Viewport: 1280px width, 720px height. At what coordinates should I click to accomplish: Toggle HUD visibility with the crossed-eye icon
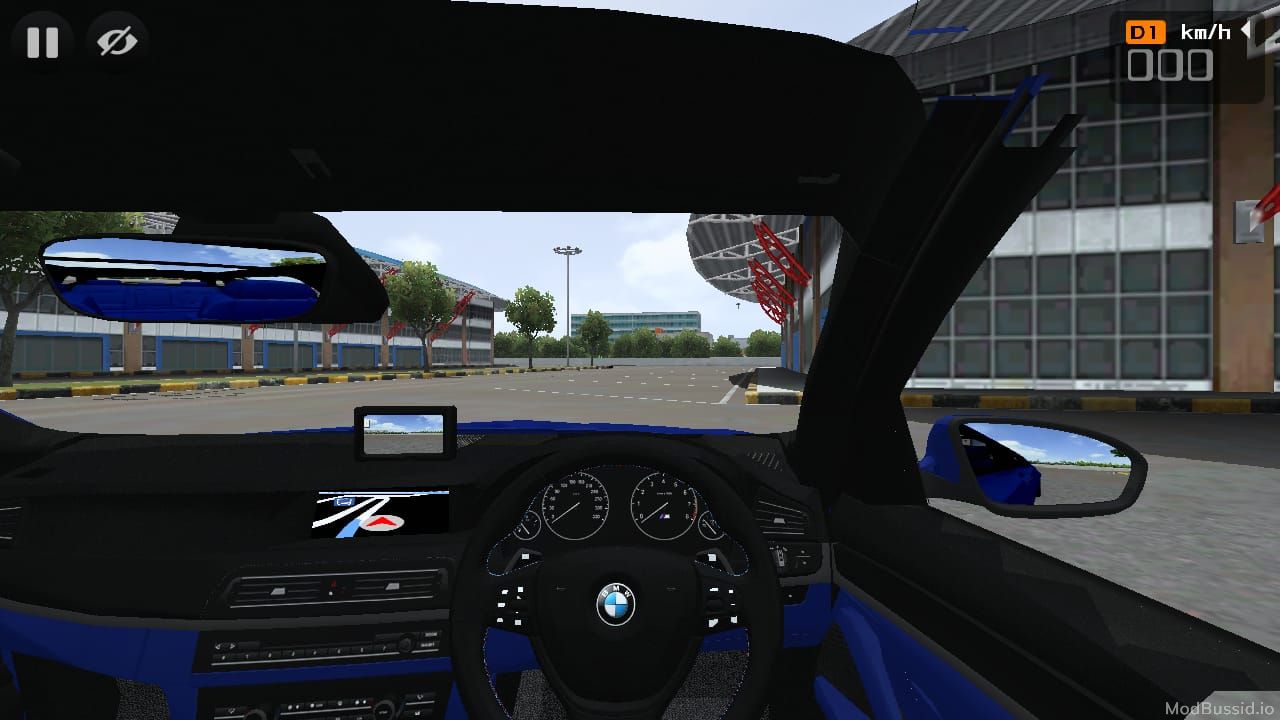tap(117, 42)
